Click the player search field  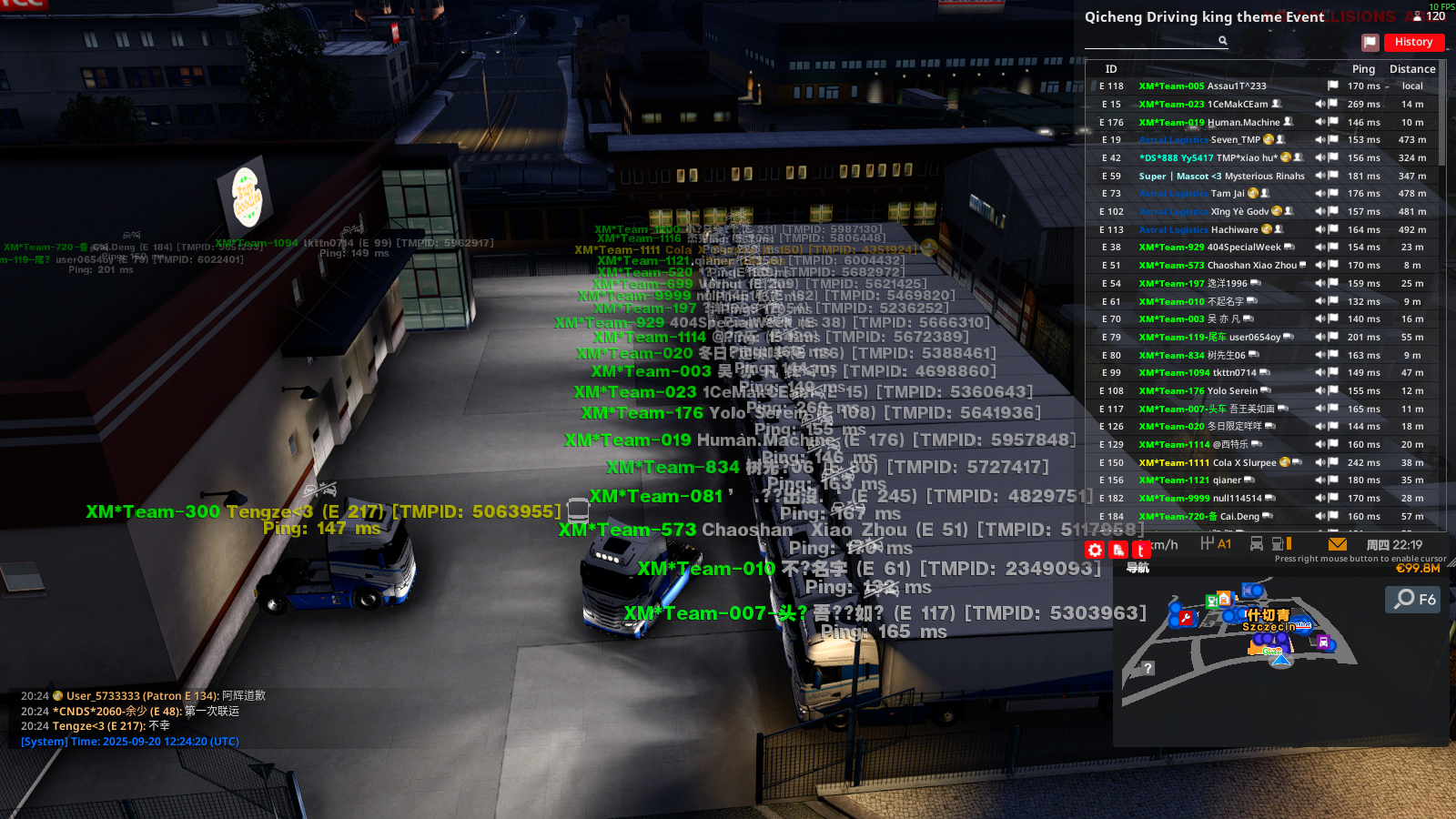click(x=1151, y=41)
